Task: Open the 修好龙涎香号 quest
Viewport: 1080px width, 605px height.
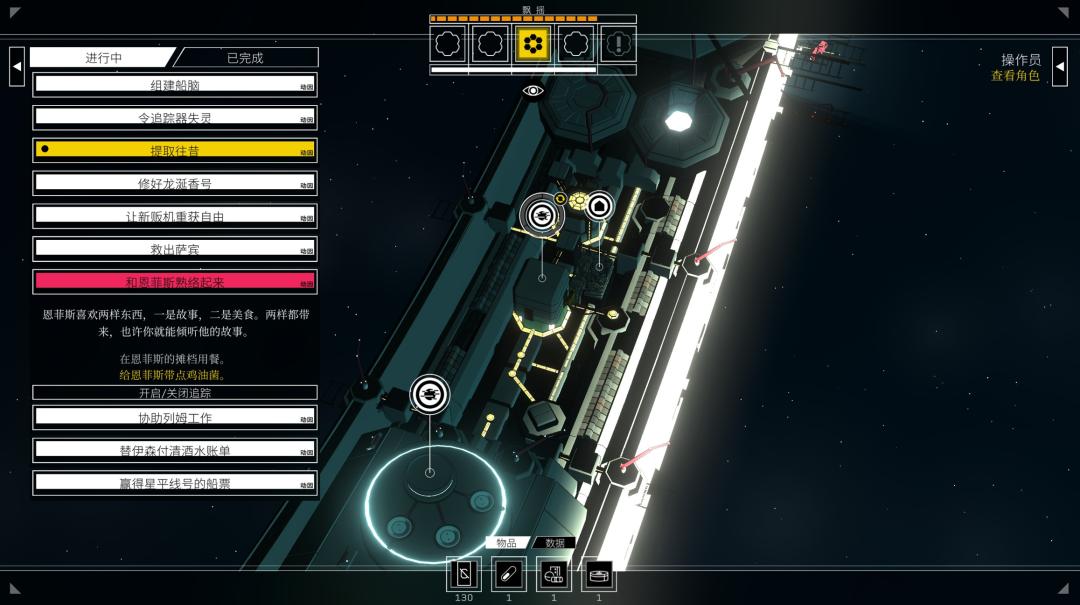Action: [x=174, y=183]
